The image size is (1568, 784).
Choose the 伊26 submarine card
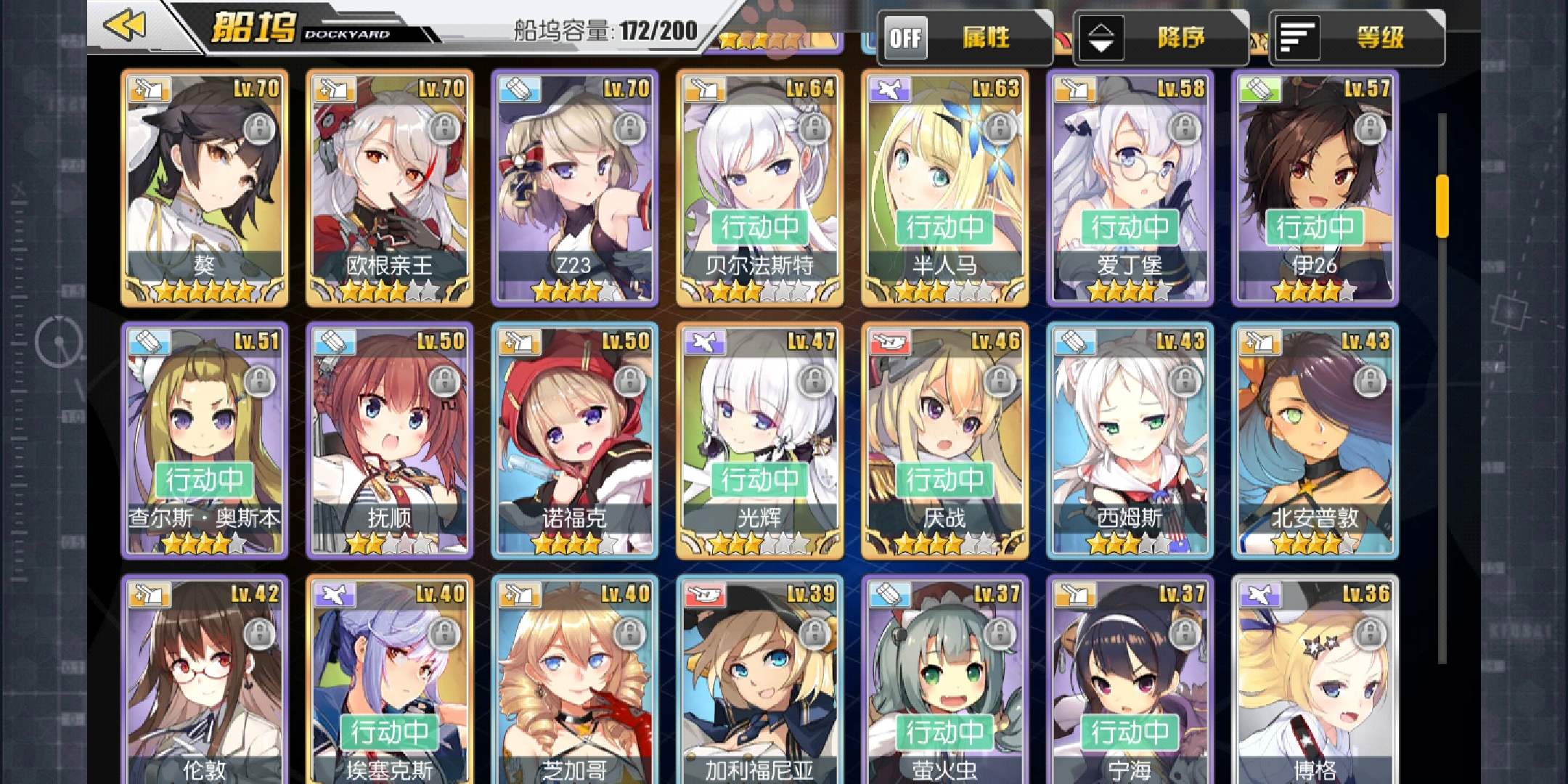coord(1315,187)
